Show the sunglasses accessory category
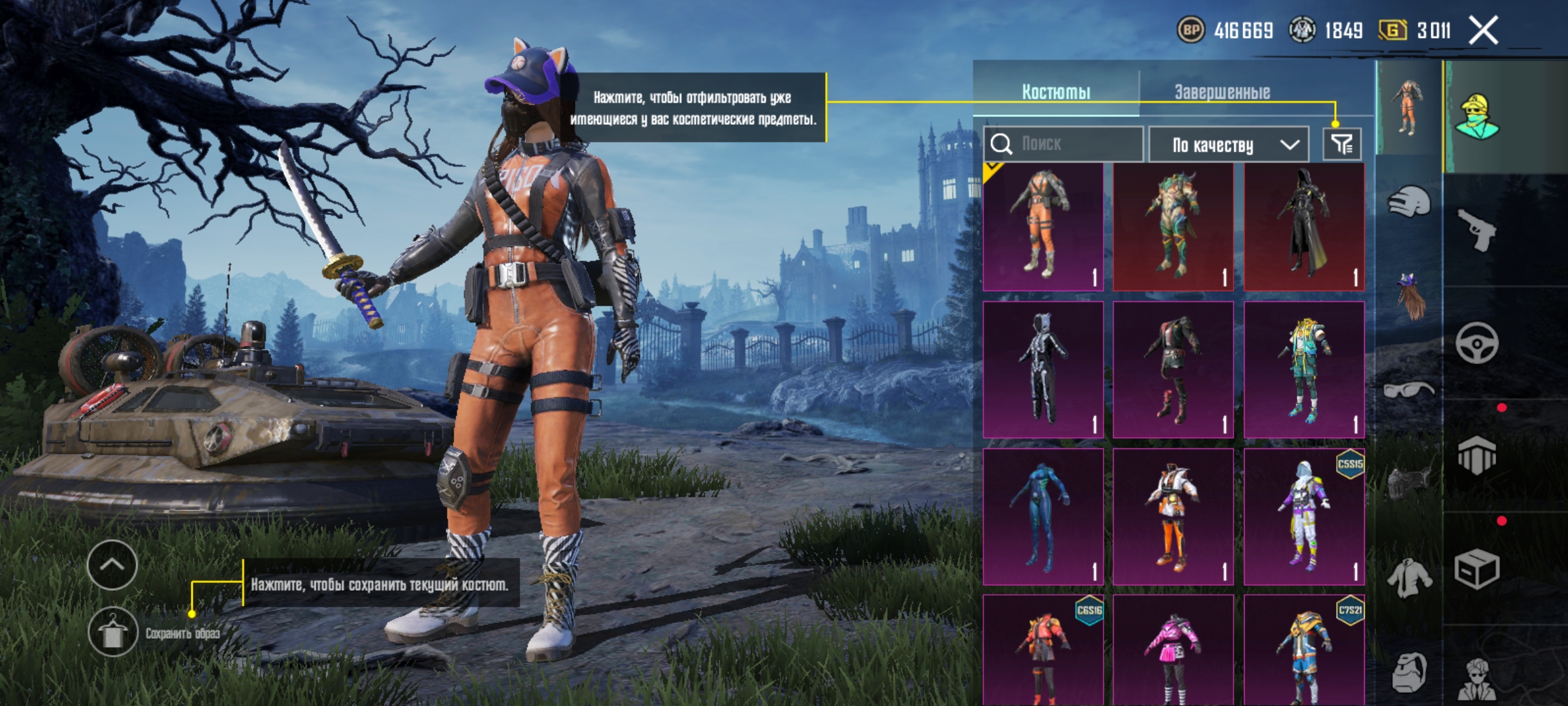1568x706 pixels. click(1409, 391)
